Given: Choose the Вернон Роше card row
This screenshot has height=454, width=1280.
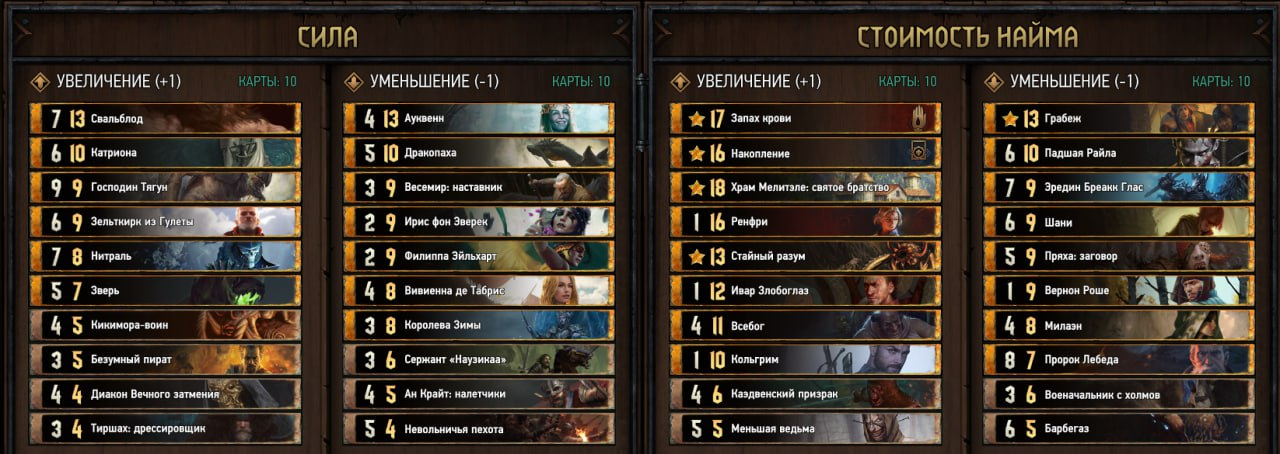Looking at the screenshot, I should point(1119,291).
